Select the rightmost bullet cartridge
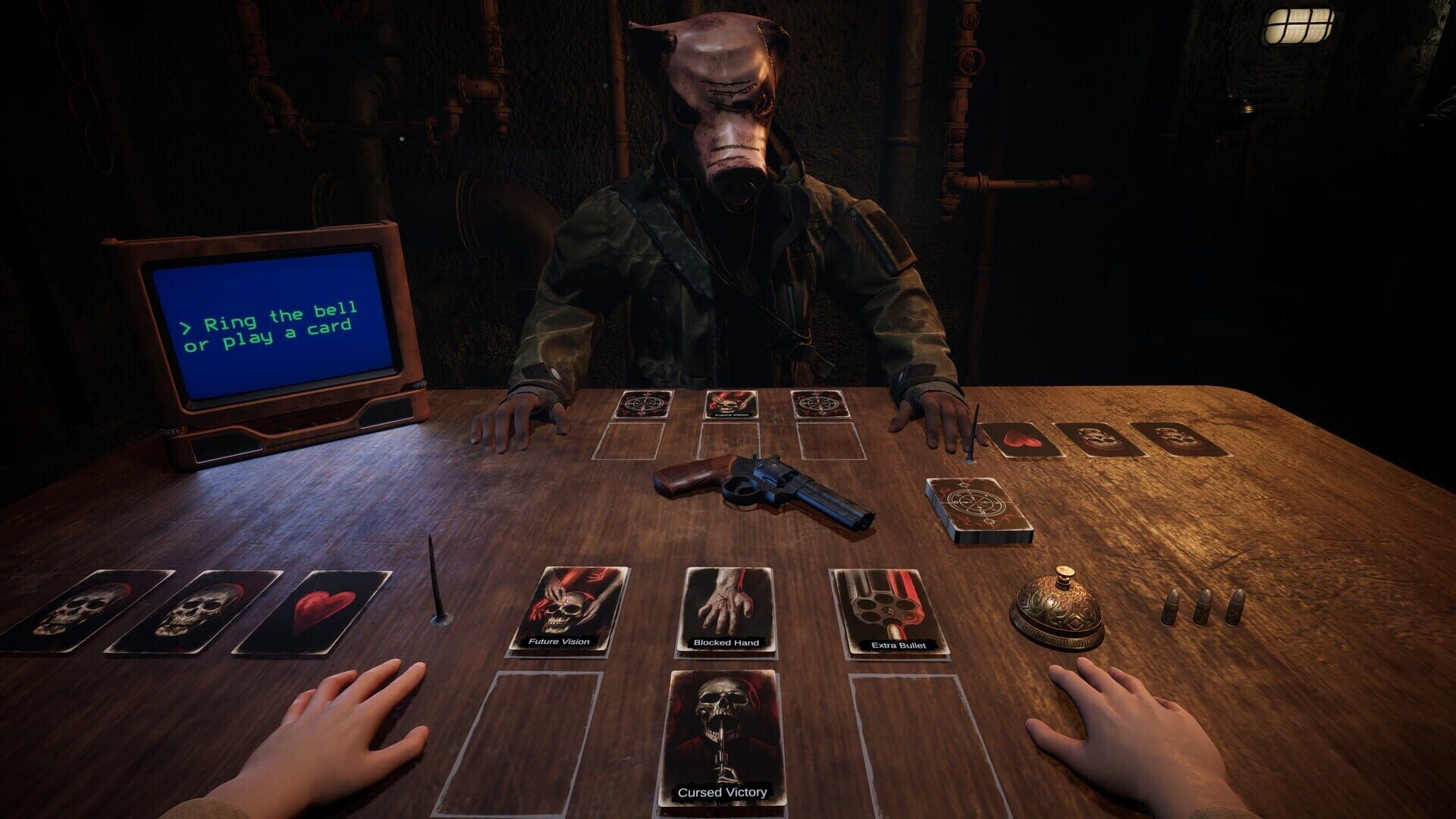 (x=1238, y=607)
